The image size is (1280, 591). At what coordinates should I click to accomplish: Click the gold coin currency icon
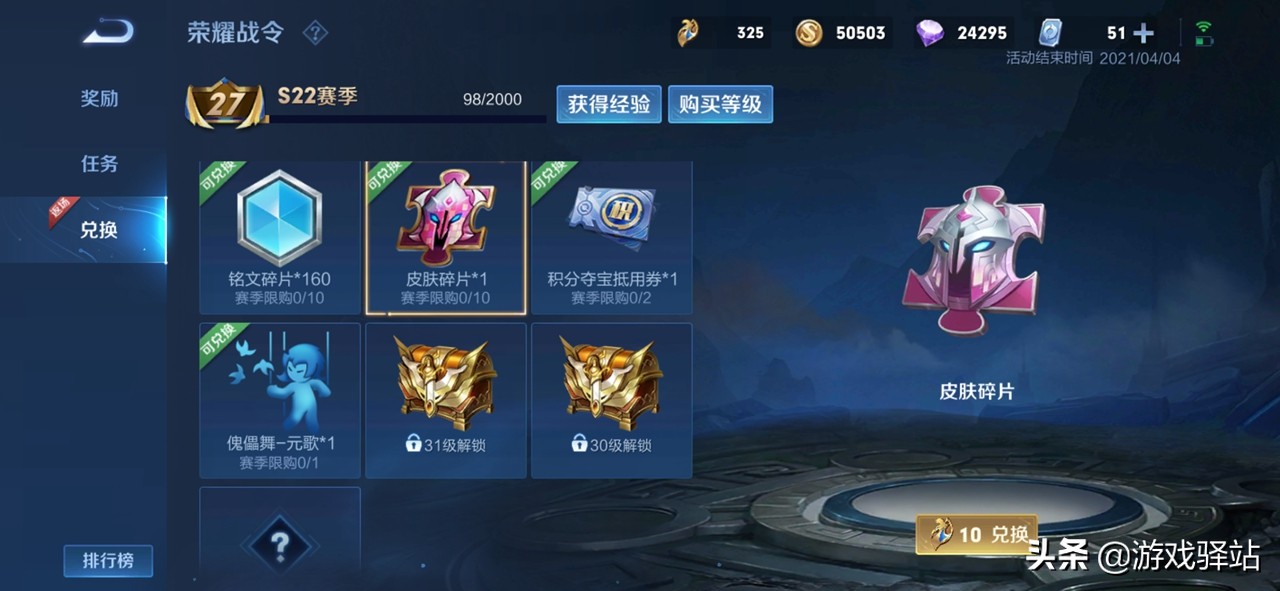pyautogui.click(x=809, y=33)
